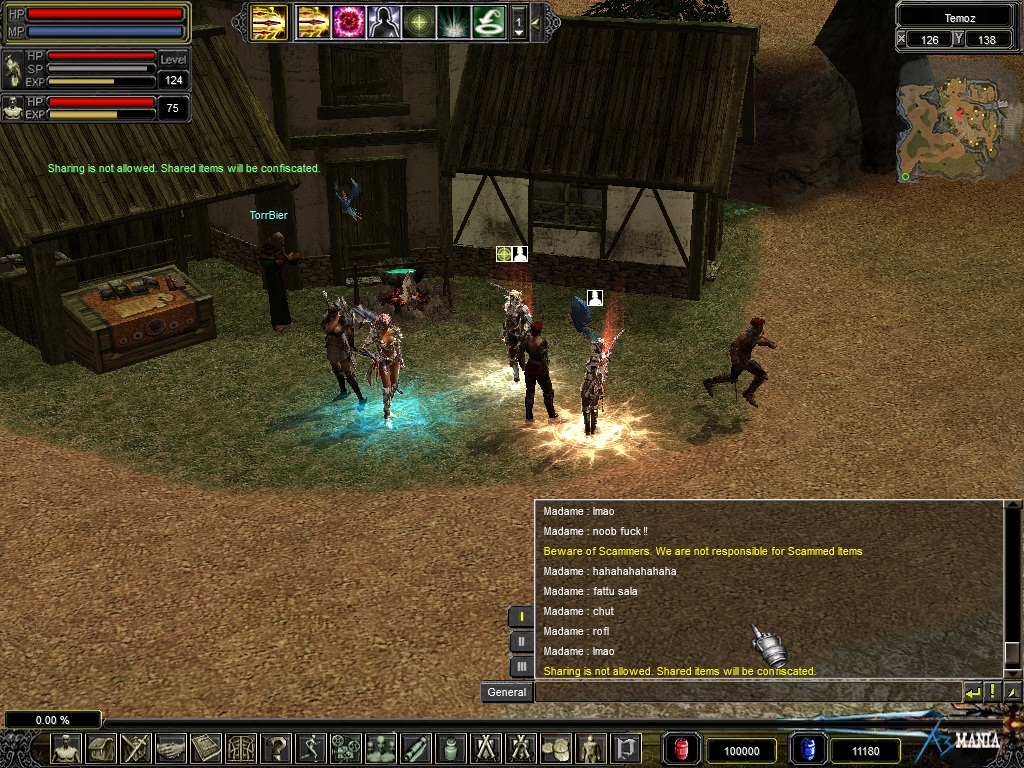
Task: Send the chat message with enter button
Action: [972, 692]
